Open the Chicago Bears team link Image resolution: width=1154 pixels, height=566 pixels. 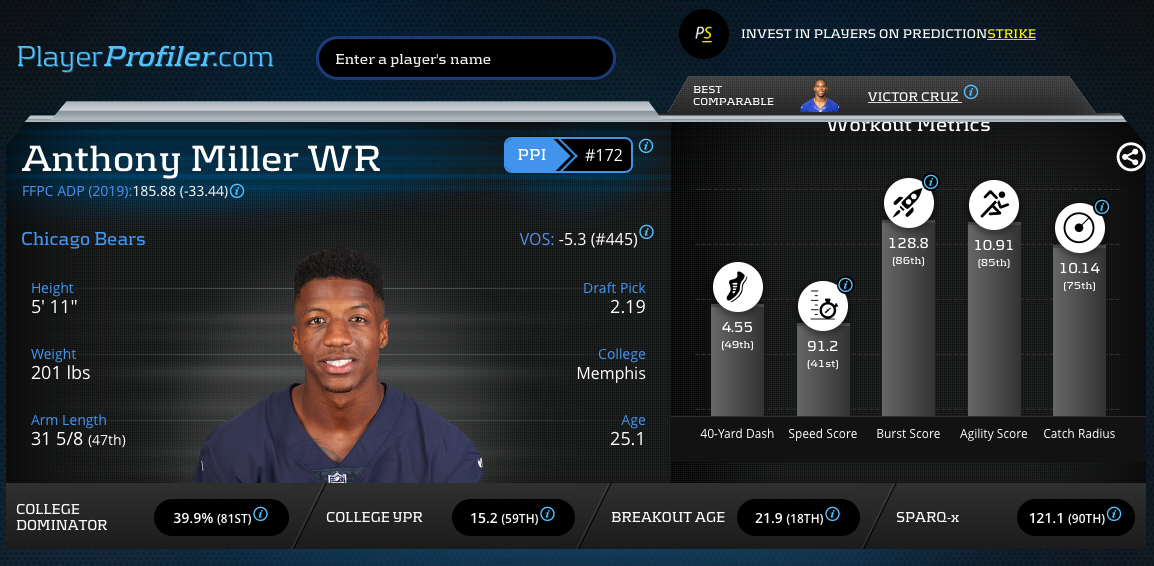(x=83, y=239)
